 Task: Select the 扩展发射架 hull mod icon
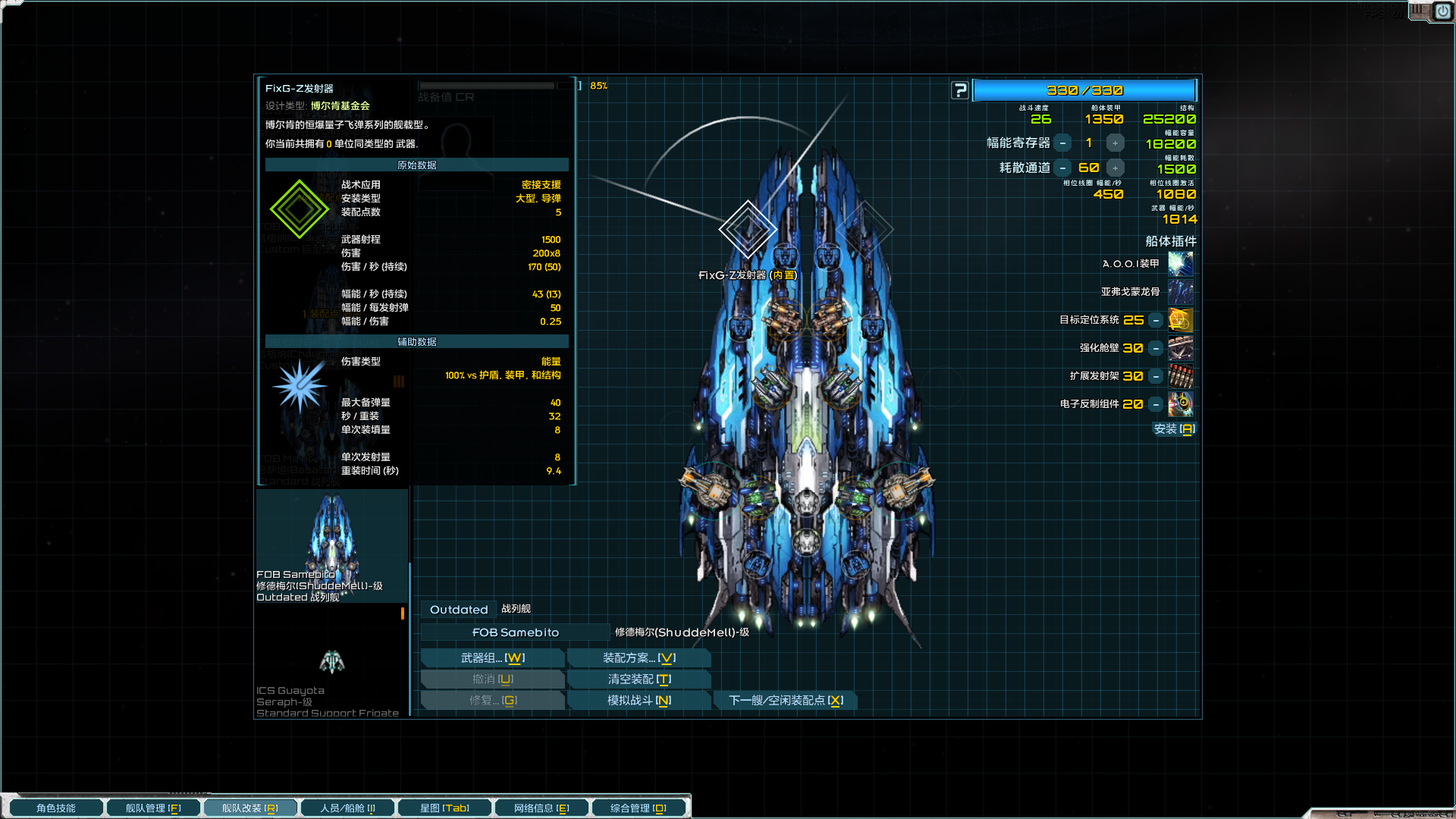(x=1181, y=376)
